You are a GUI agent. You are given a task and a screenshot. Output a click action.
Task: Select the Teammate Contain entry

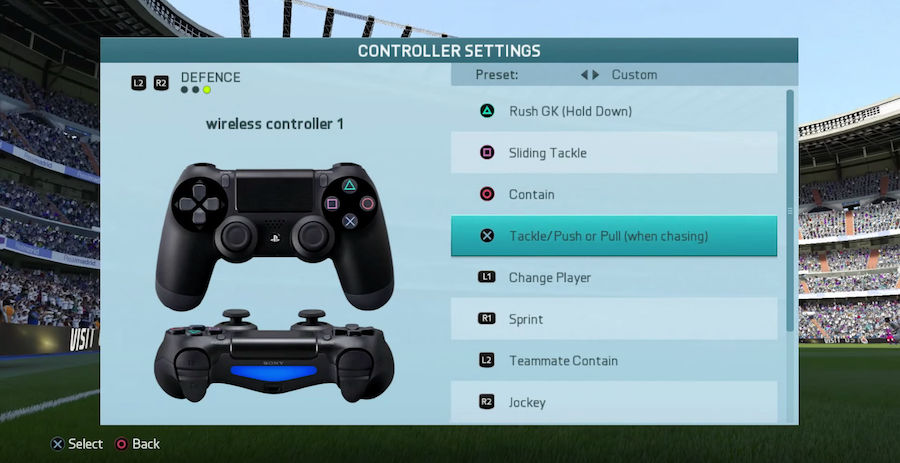[613, 360]
